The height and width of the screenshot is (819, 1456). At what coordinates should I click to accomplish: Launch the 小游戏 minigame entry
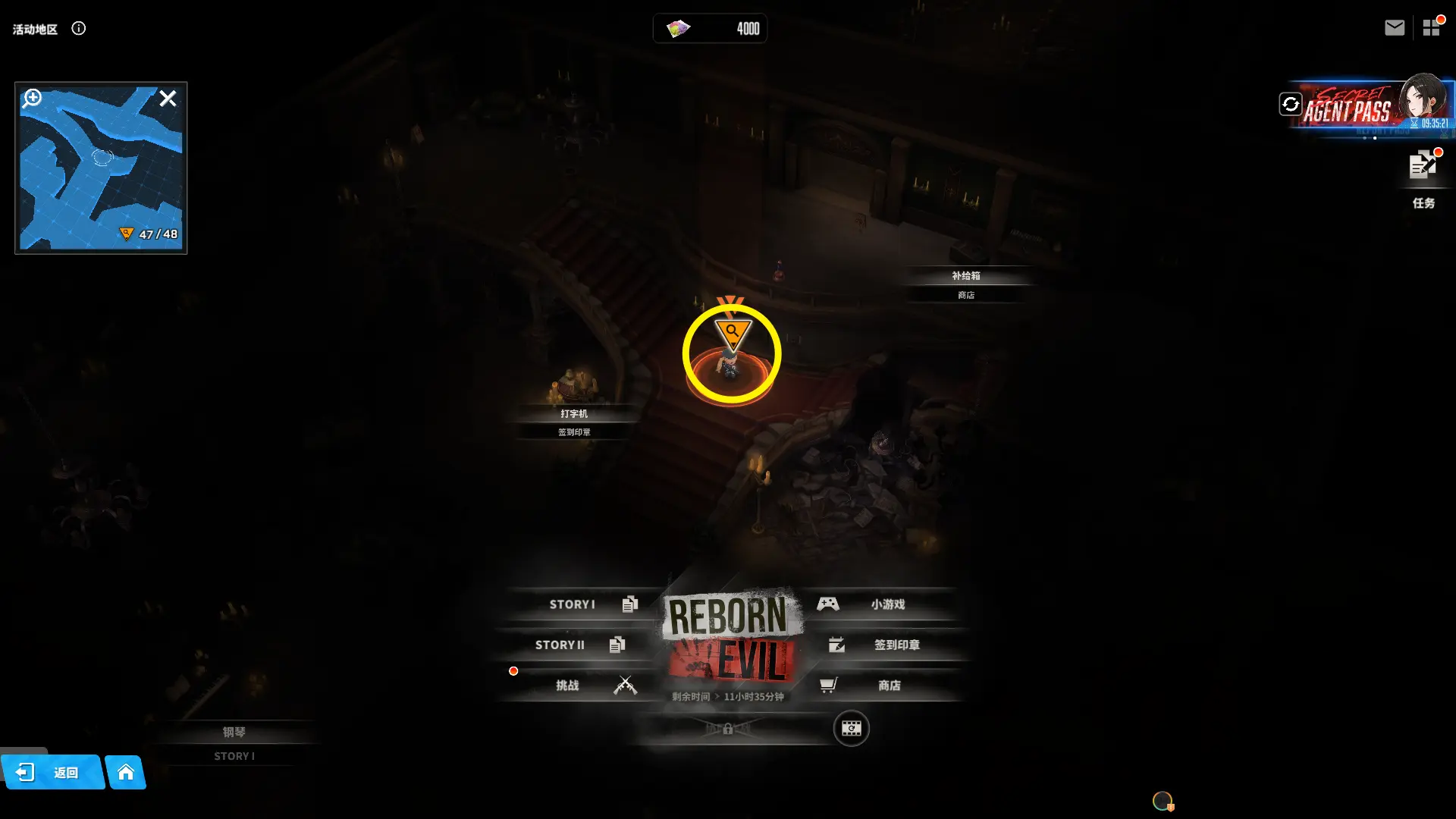coord(880,604)
